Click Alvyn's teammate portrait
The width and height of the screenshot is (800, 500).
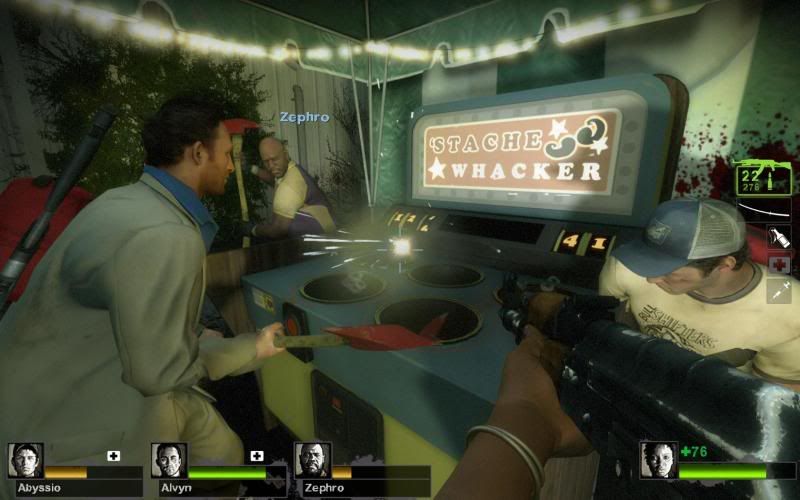[x=169, y=460]
